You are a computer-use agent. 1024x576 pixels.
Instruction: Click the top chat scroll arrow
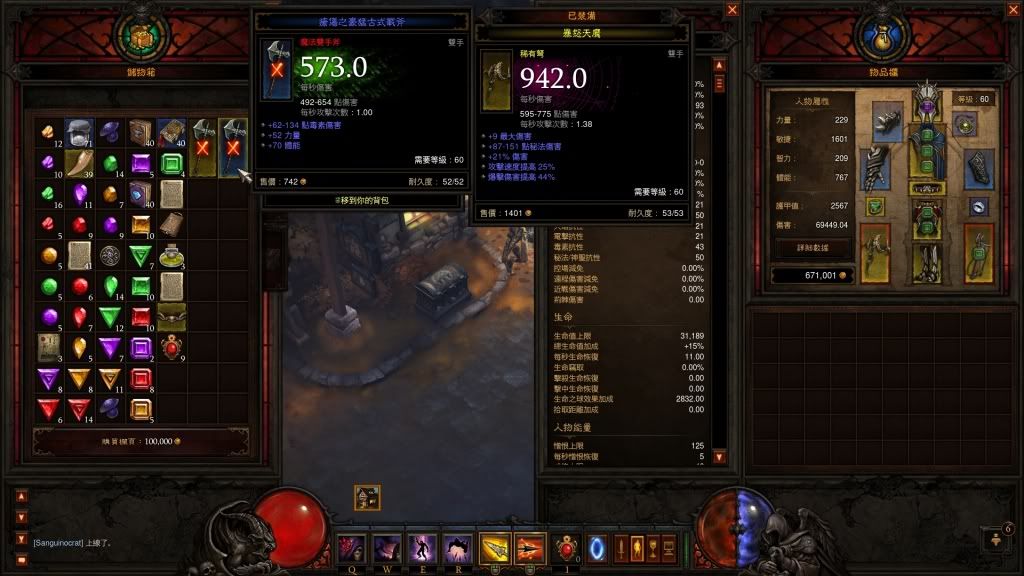[21, 493]
